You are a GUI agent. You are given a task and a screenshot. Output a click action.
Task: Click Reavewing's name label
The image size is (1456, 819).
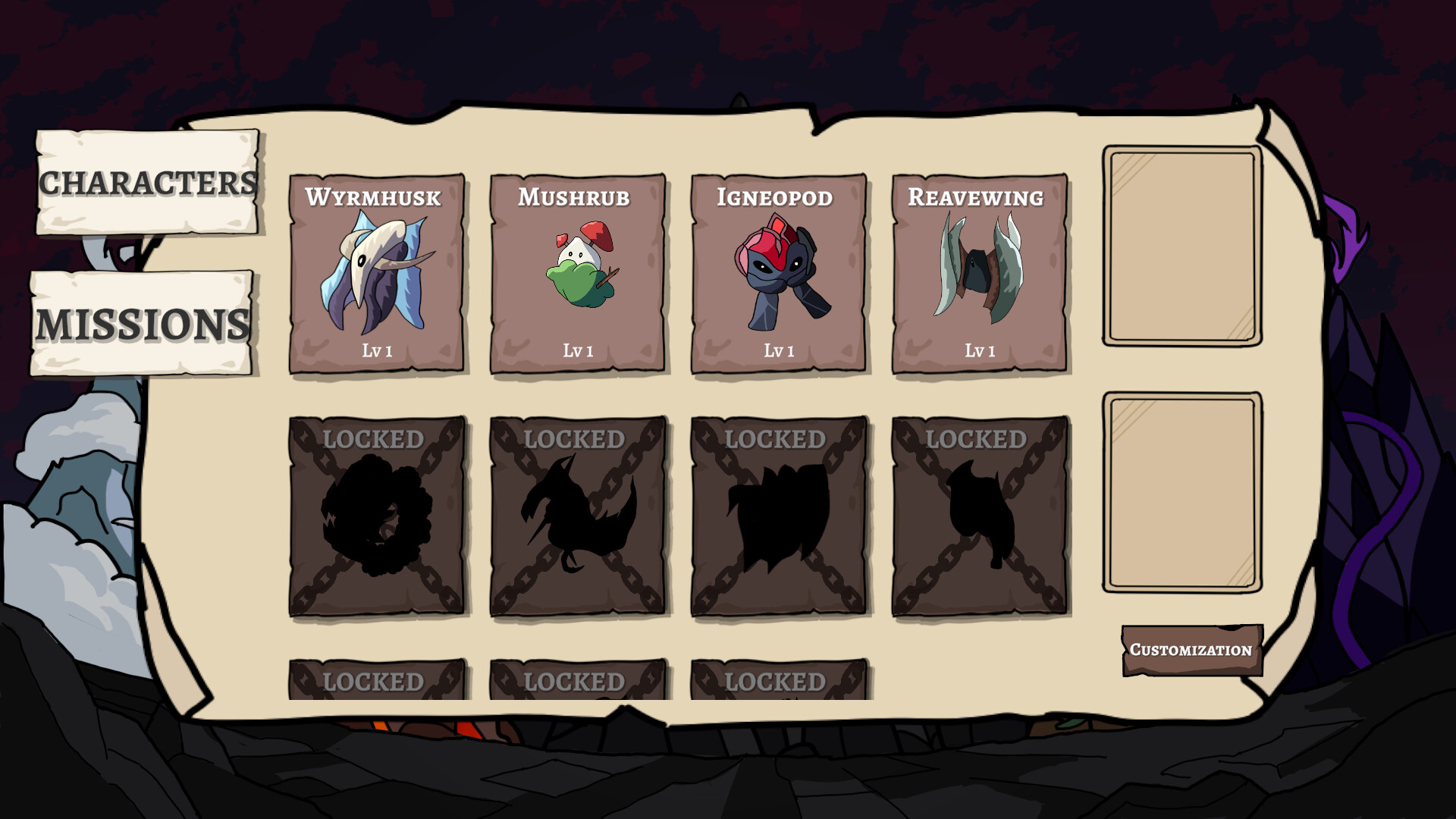979,198
